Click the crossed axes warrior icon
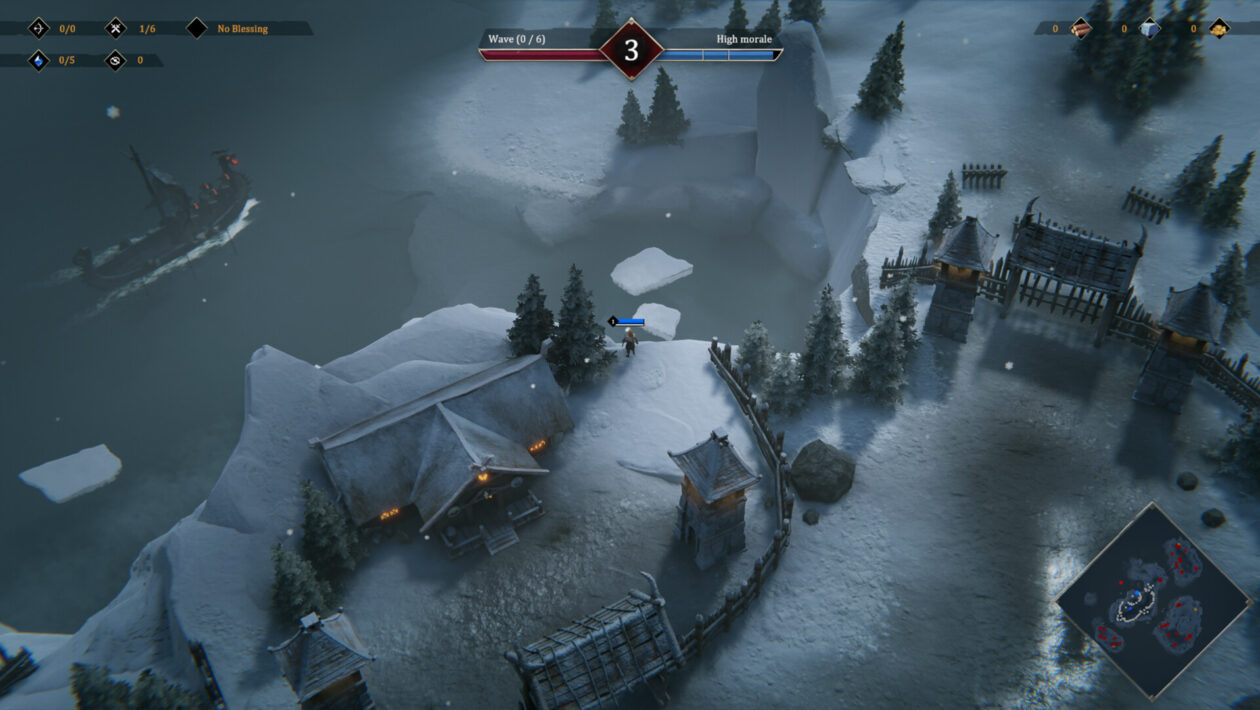Viewport: 1260px width, 710px height. click(x=117, y=28)
